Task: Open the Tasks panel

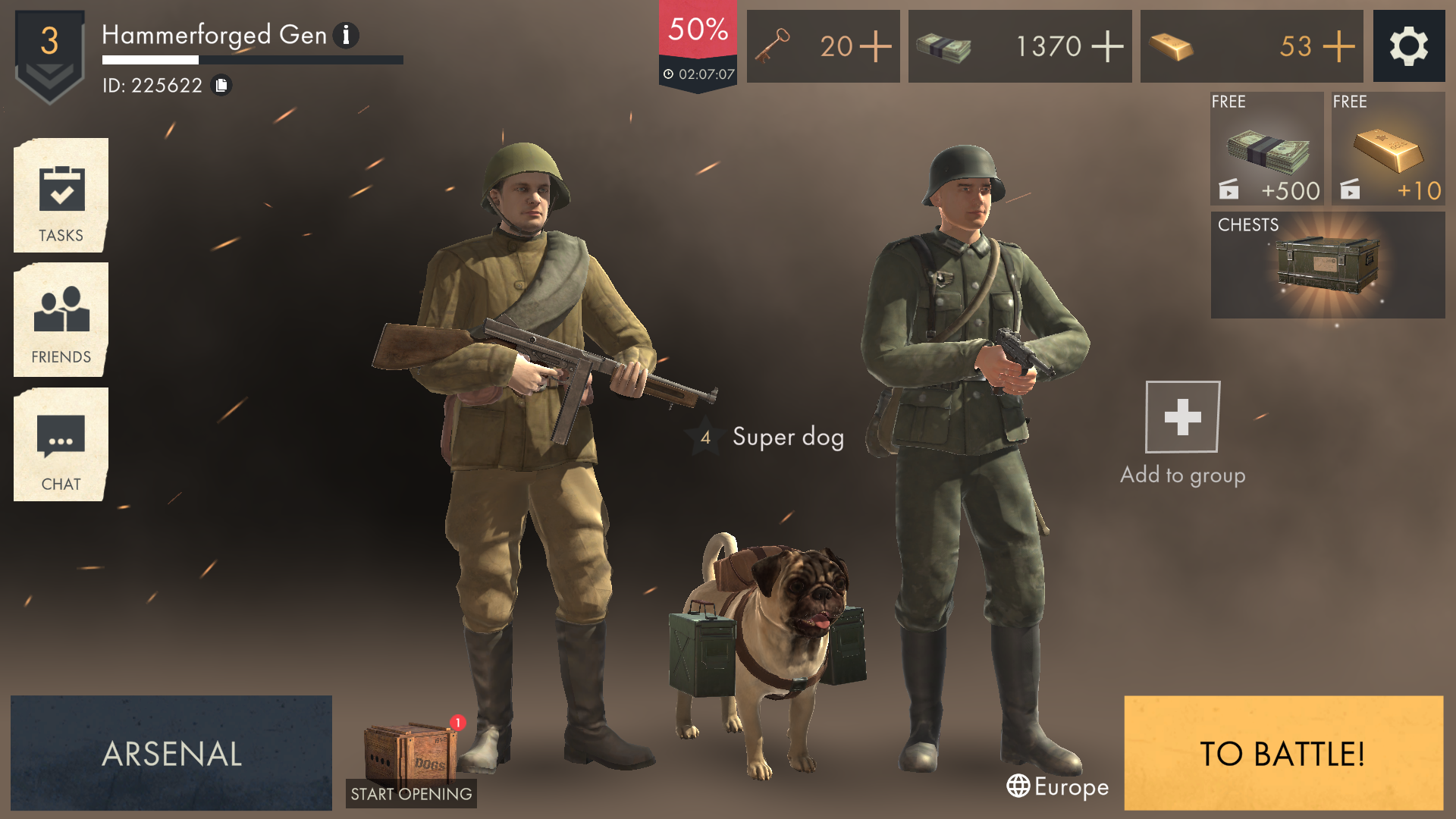Action: 60,196
